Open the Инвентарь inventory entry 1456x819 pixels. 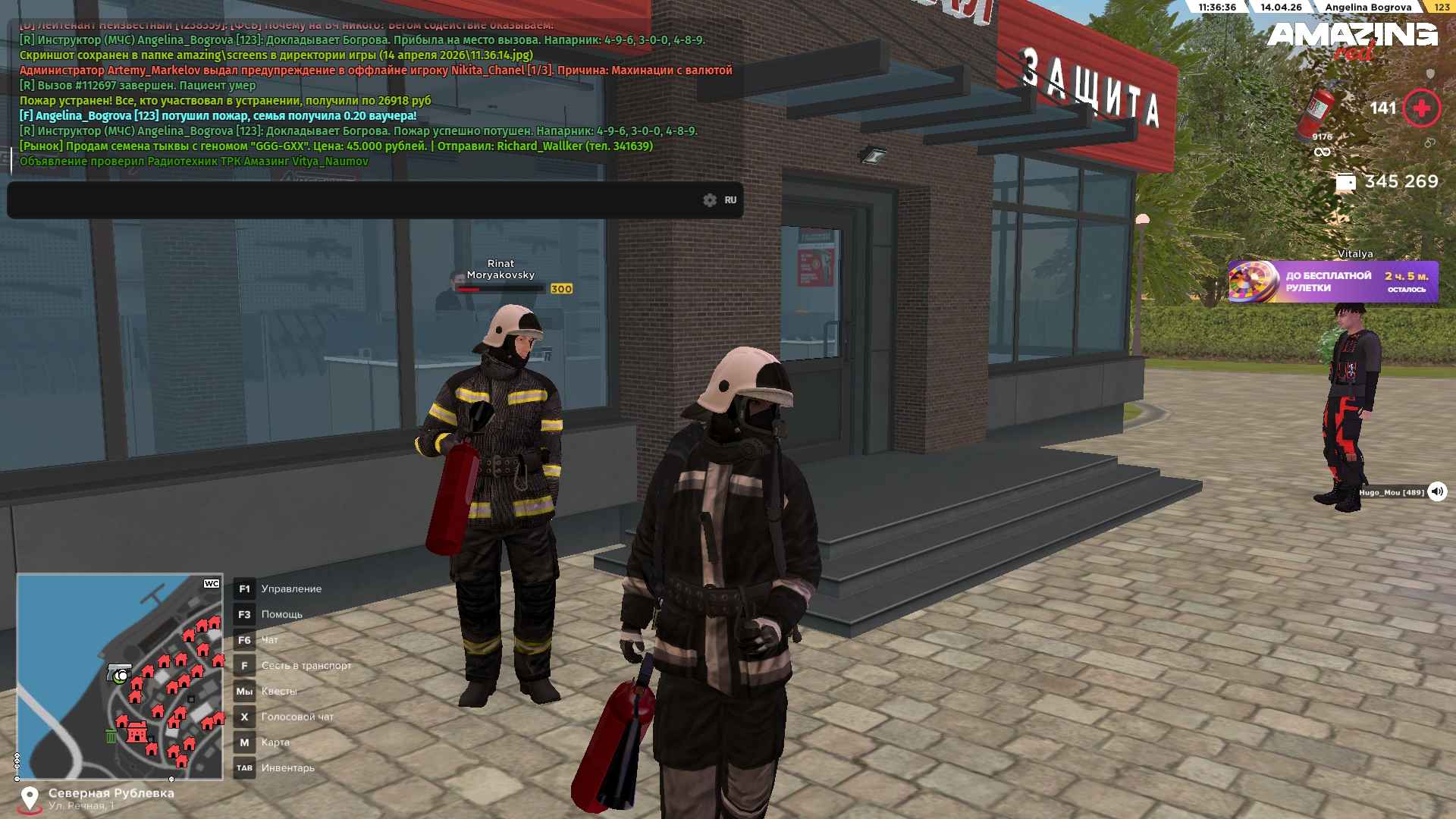pyautogui.click(x=287, y=768)
